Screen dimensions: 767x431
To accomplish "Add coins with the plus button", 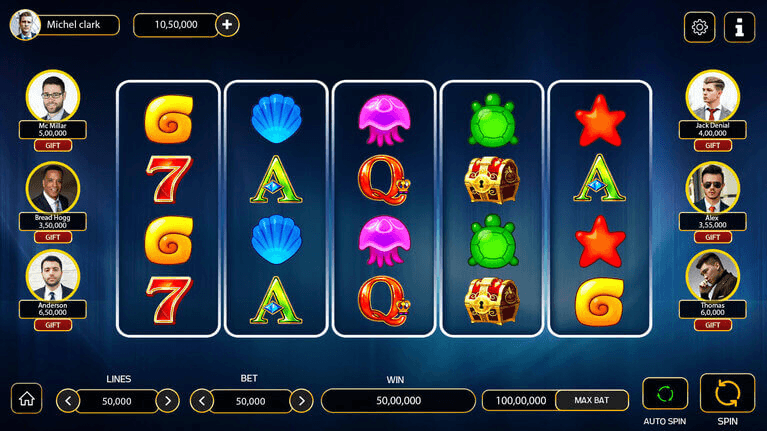I will pos(228,25).
